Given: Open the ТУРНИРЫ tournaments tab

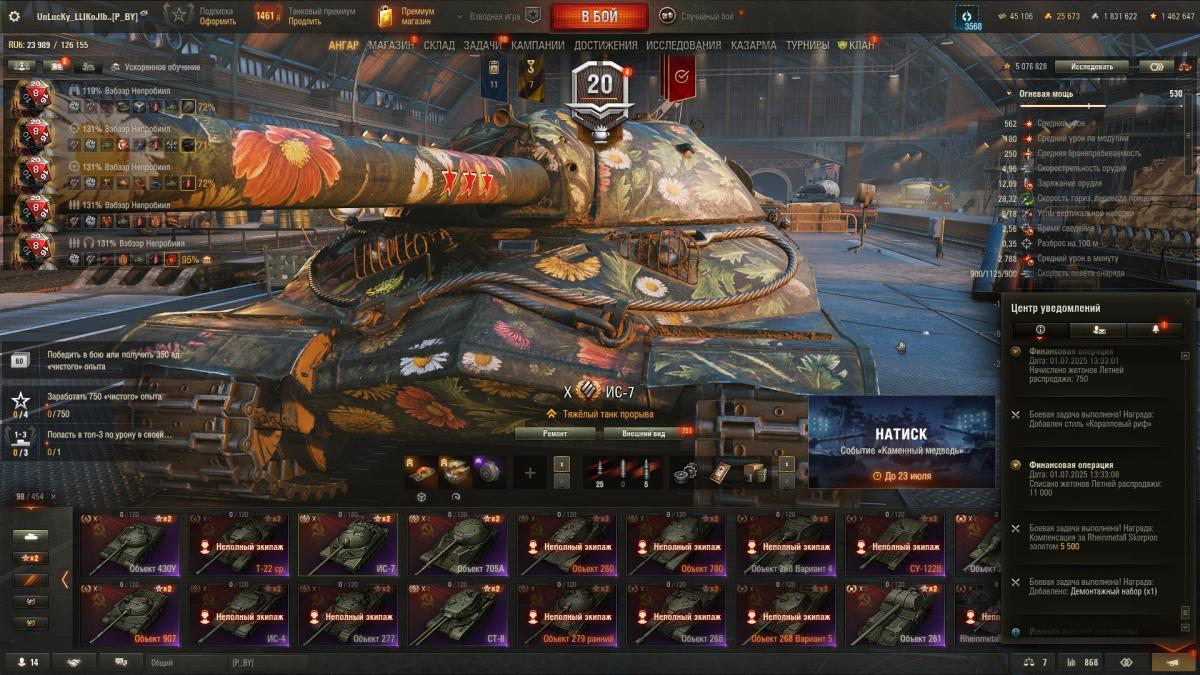Looking at the screenshot, I should [807, 45].
